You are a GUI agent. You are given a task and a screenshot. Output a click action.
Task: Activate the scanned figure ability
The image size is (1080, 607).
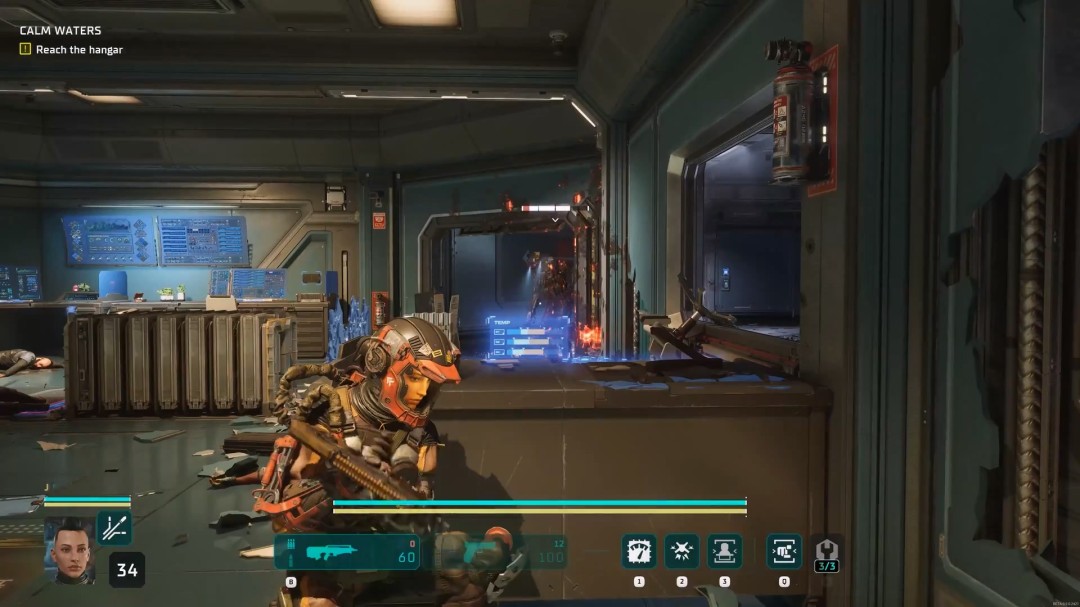coord(725,551)
